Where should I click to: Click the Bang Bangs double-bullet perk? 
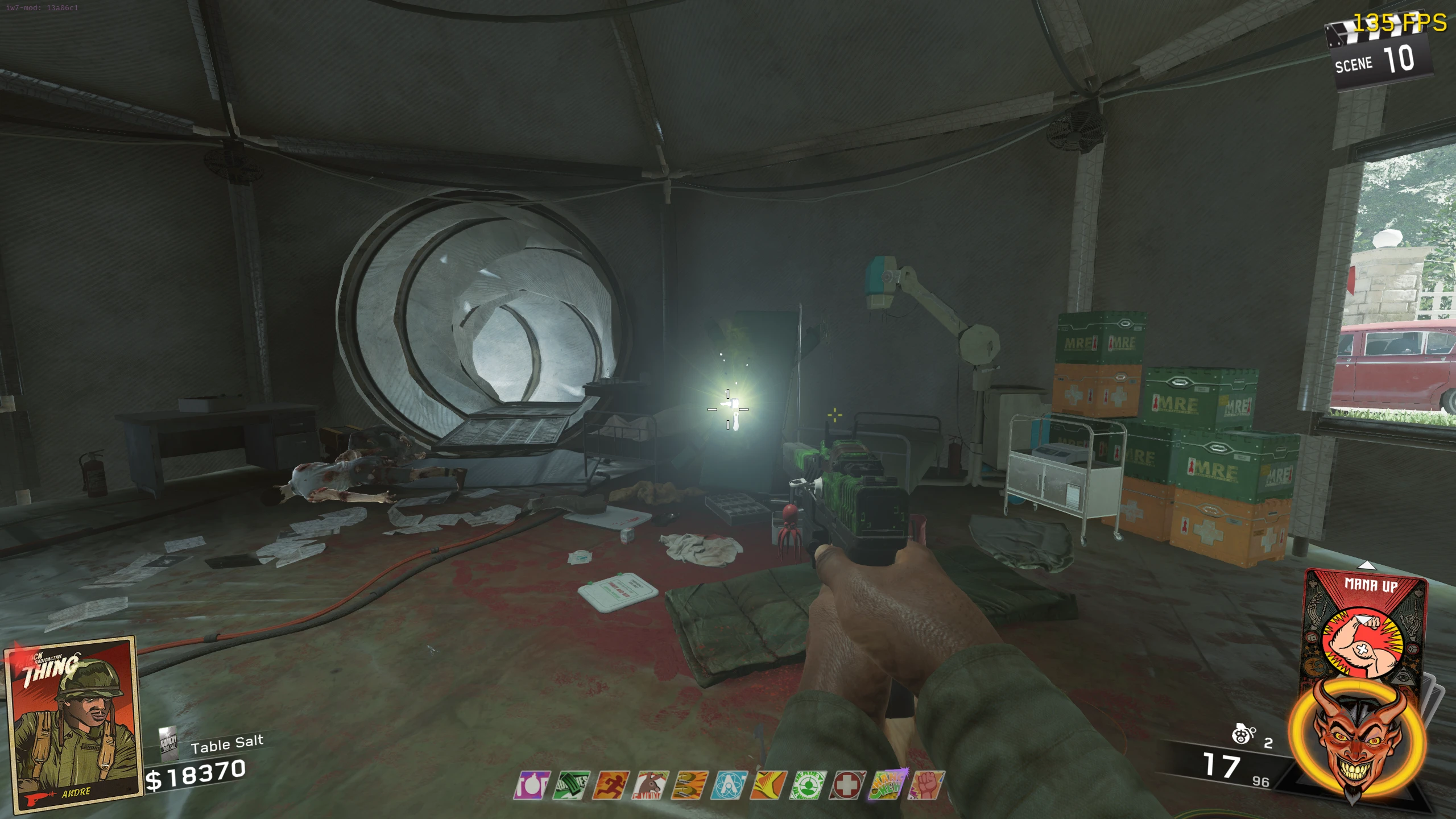pyautogui.click(x=689, y=785)
